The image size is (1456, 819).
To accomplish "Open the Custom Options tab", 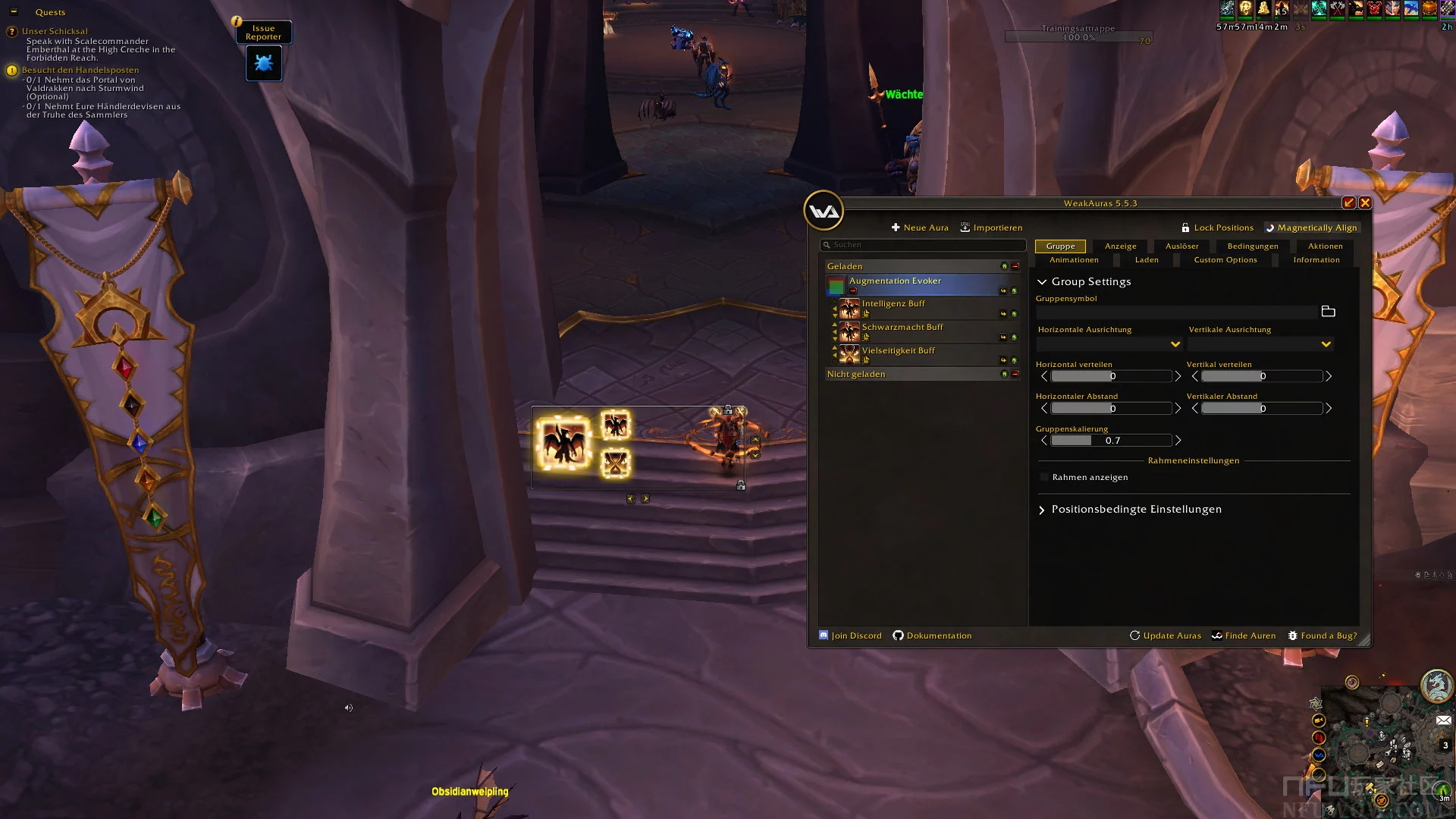I will (x=1225, y=260).
